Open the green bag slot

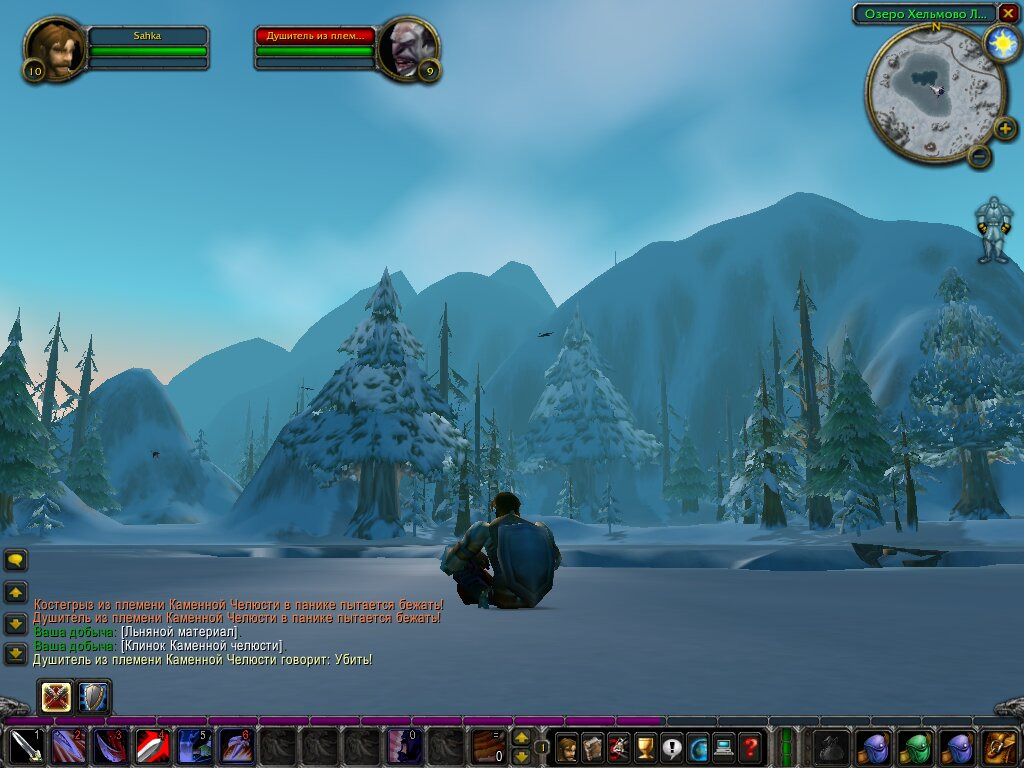coord(915,747)
